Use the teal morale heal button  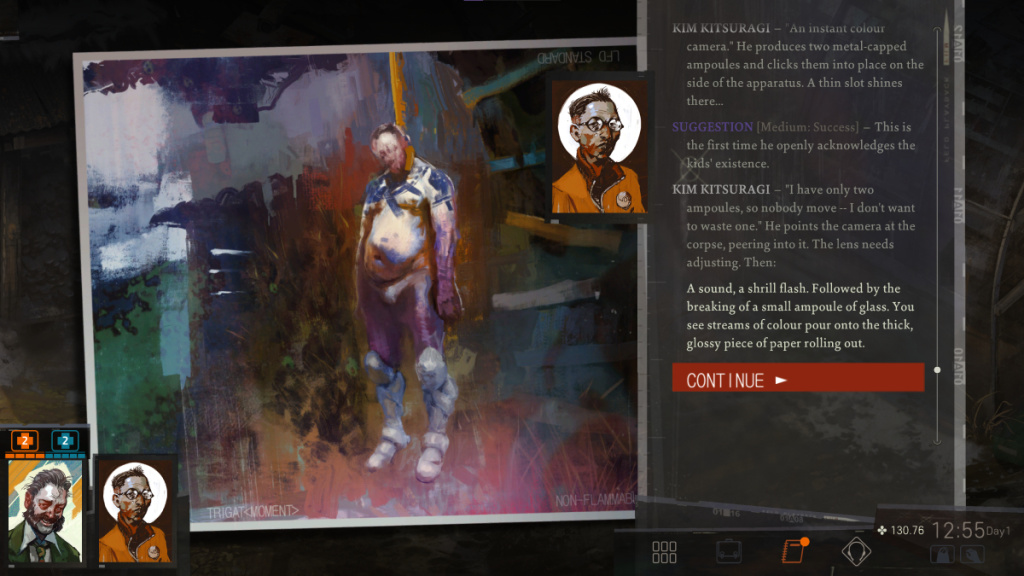64,440
